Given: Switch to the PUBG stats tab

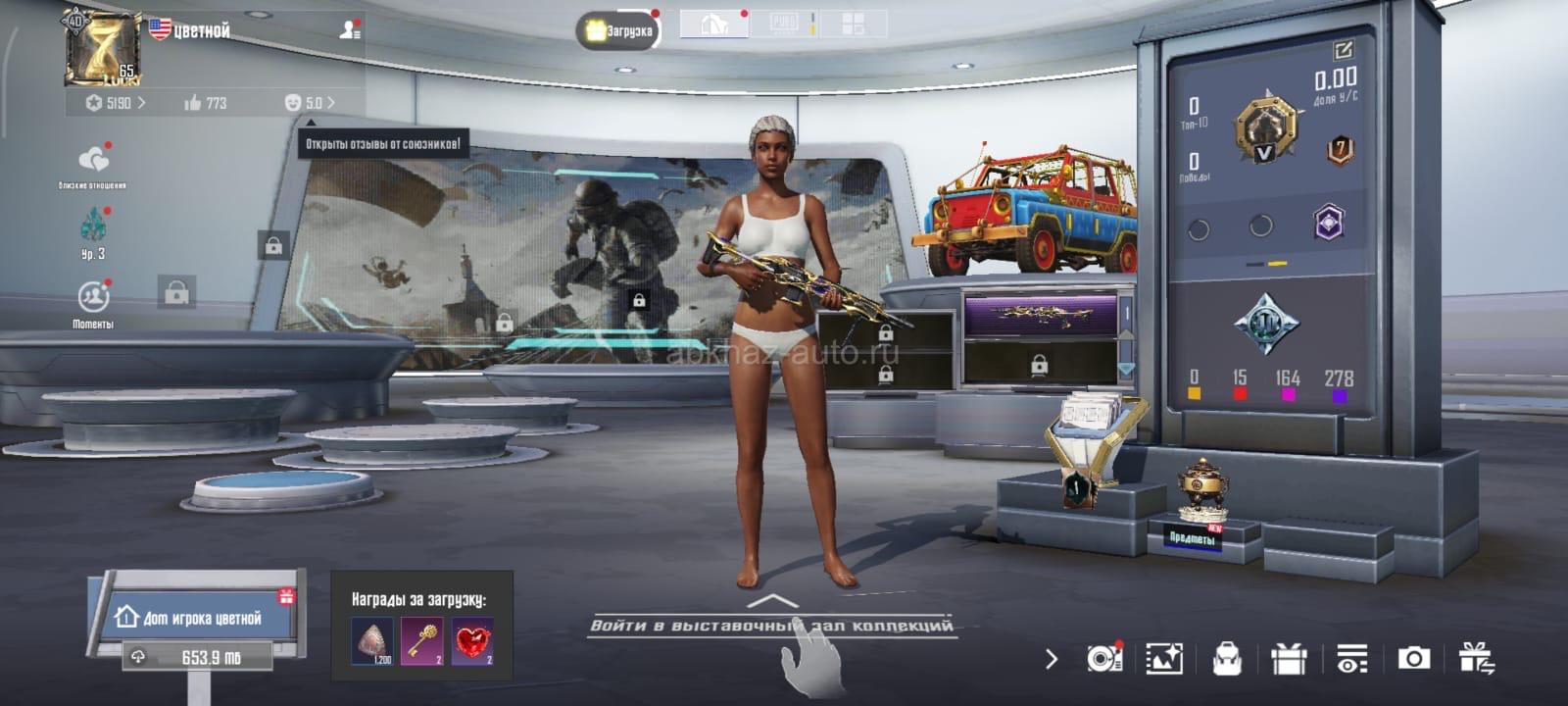Looking at the screenshot, I should pos(784,25).
